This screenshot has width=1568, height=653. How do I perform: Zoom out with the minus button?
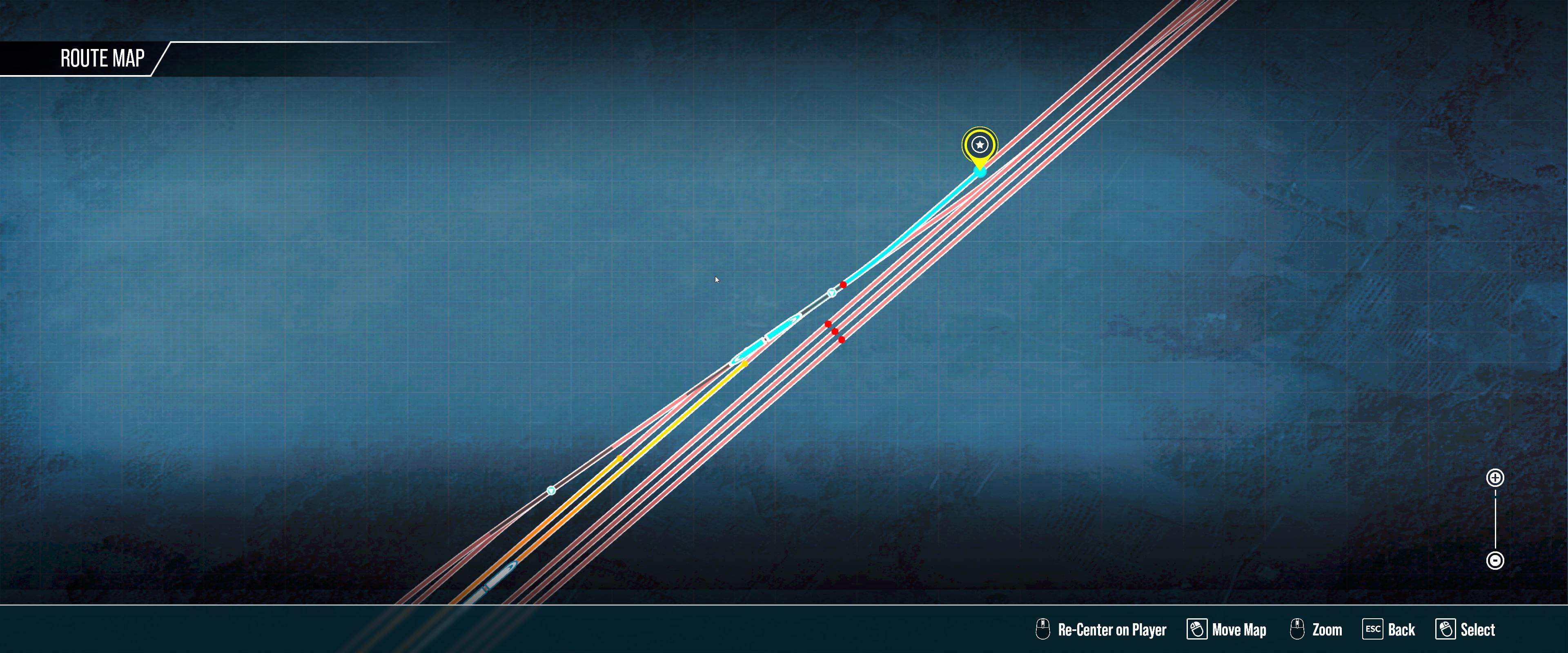click(x=1495, y=560)
